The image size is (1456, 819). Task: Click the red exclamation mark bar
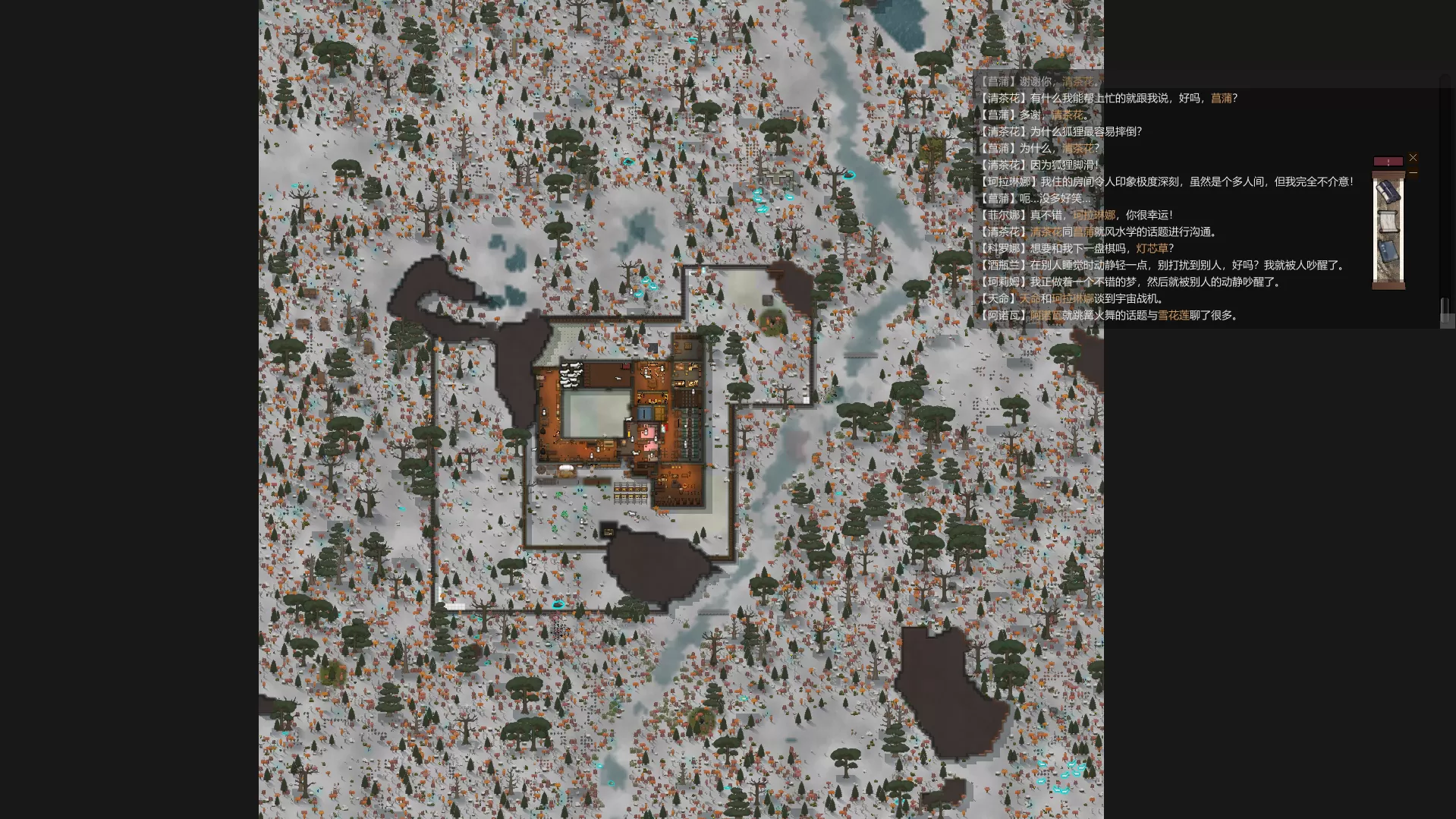[x=1388, y=162]
